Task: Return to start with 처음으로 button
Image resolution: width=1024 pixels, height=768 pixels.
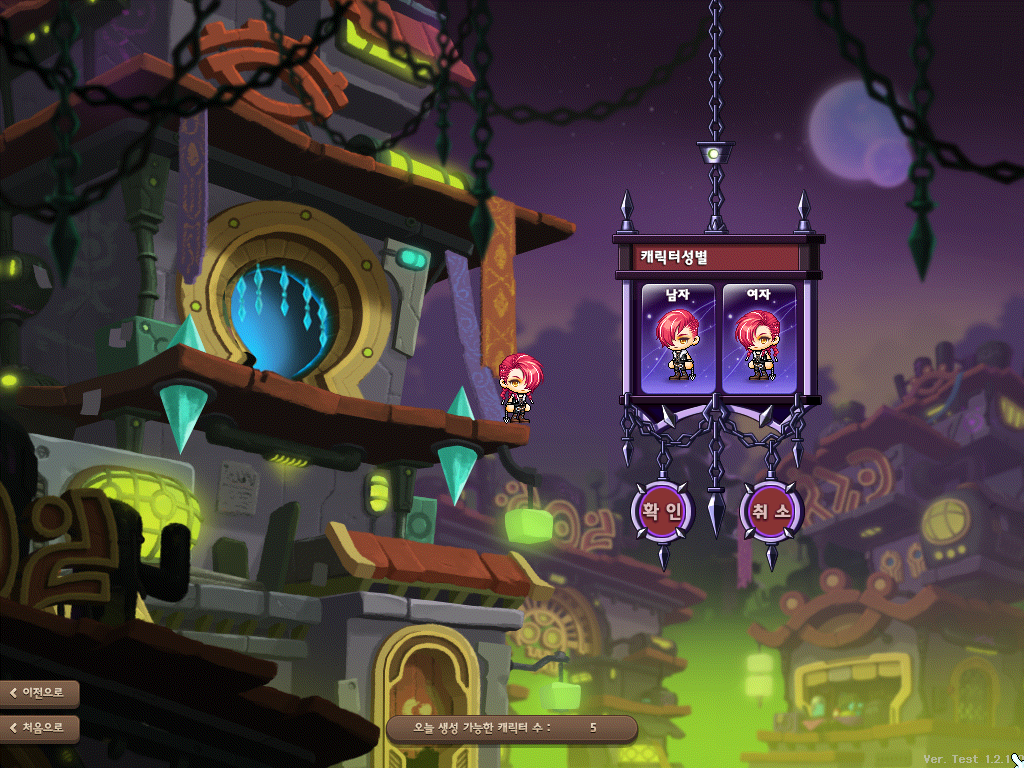Action: tap(40, 727)
